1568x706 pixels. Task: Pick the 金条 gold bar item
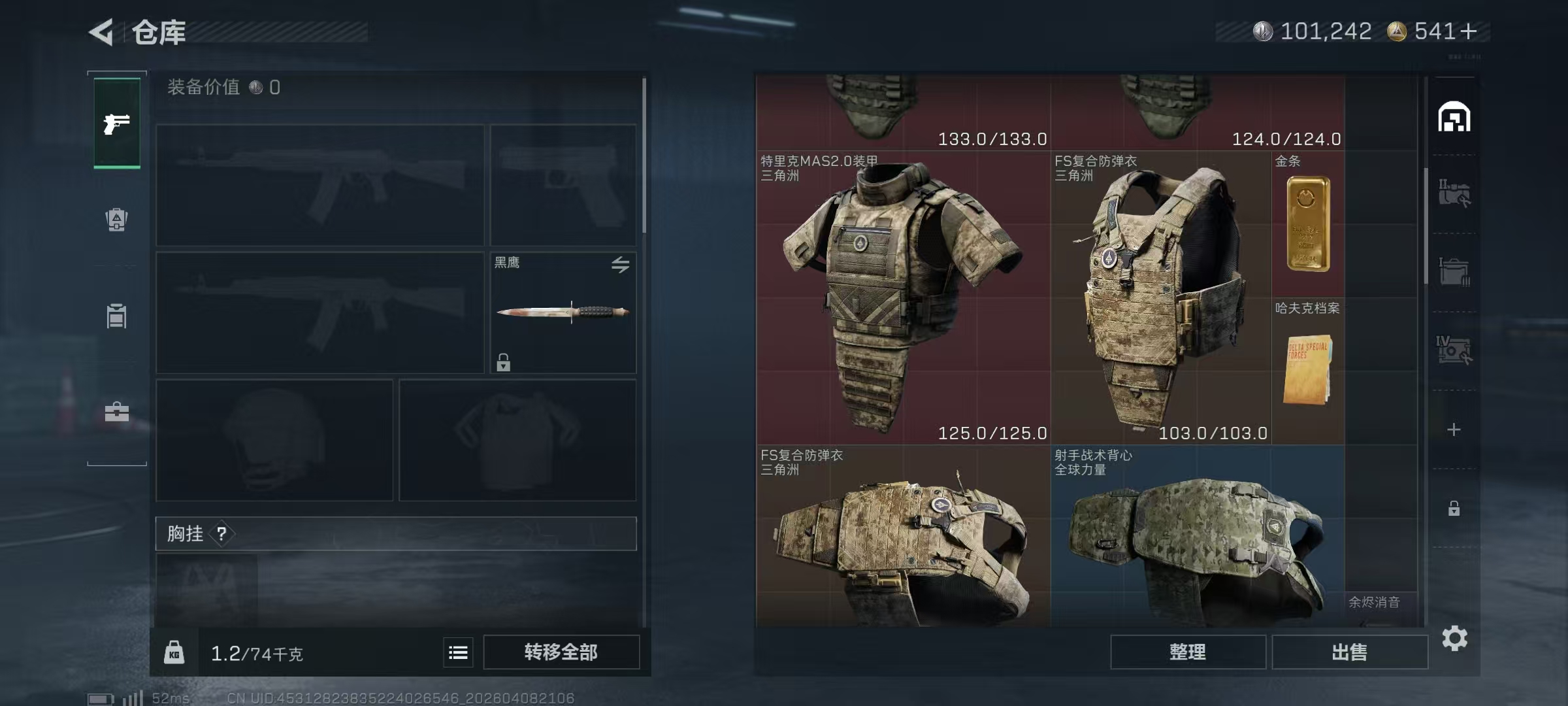[1308, 224]
